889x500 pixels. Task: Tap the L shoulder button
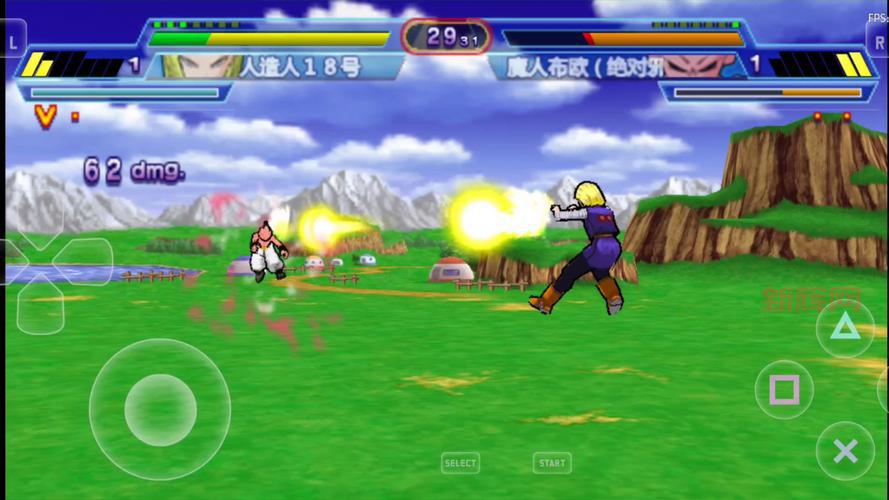13,42
